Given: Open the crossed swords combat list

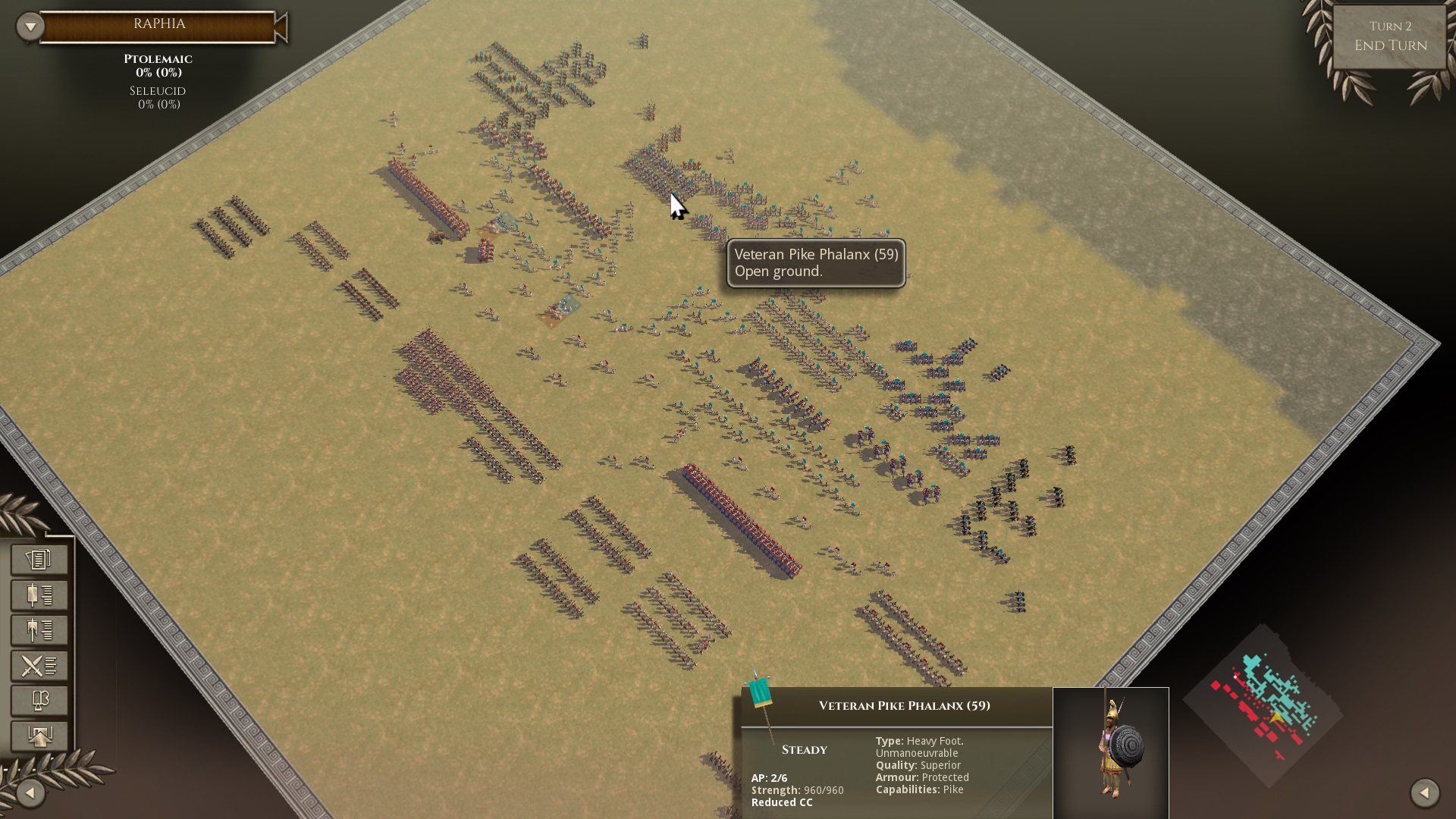Looking at the screenshot, I should coord(39,666).
